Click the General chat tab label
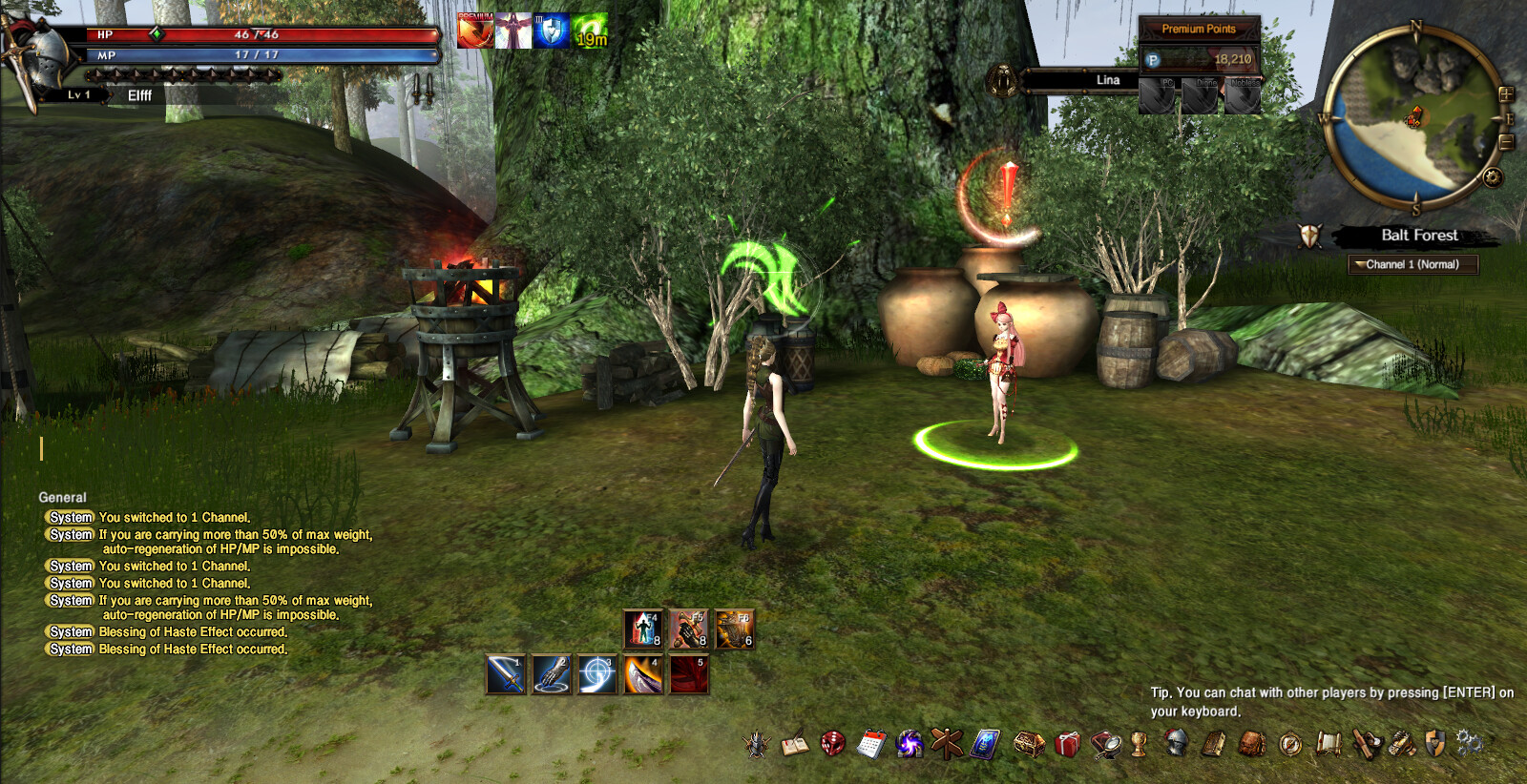 coord(62,497)
